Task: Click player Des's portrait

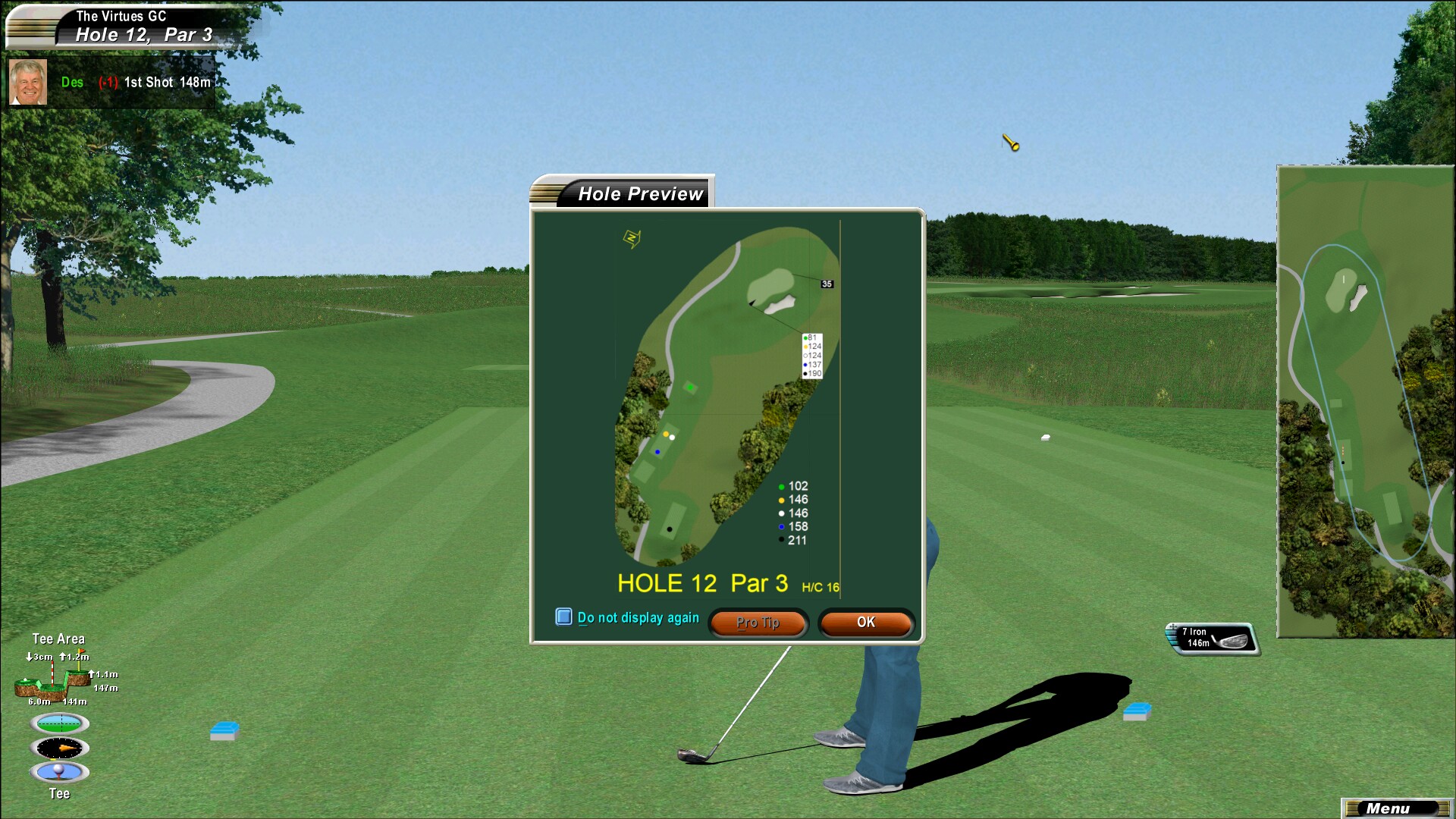Action: click(28, 82)
